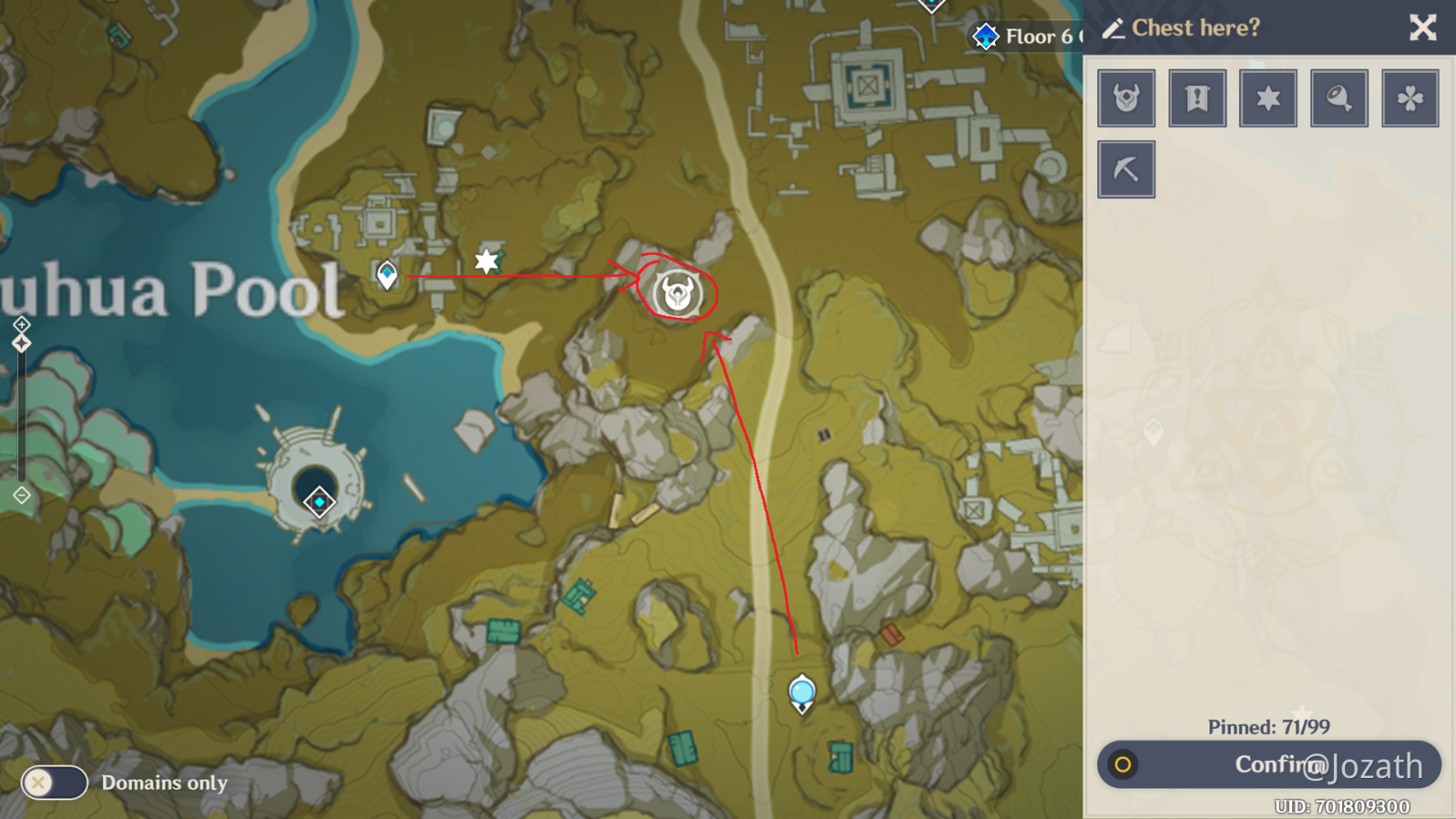Select the magnifying glass pin icon
This screenshot has width=1456, height=819.
pos(1339,98)
